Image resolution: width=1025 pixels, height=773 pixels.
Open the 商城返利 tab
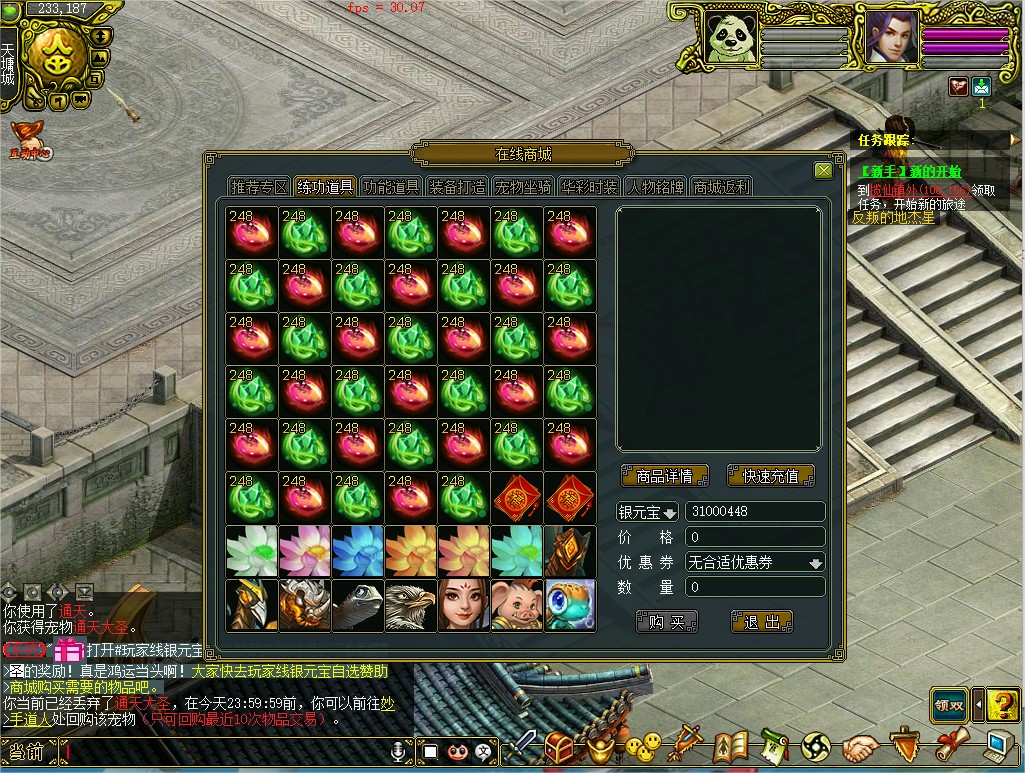[721, 187]
